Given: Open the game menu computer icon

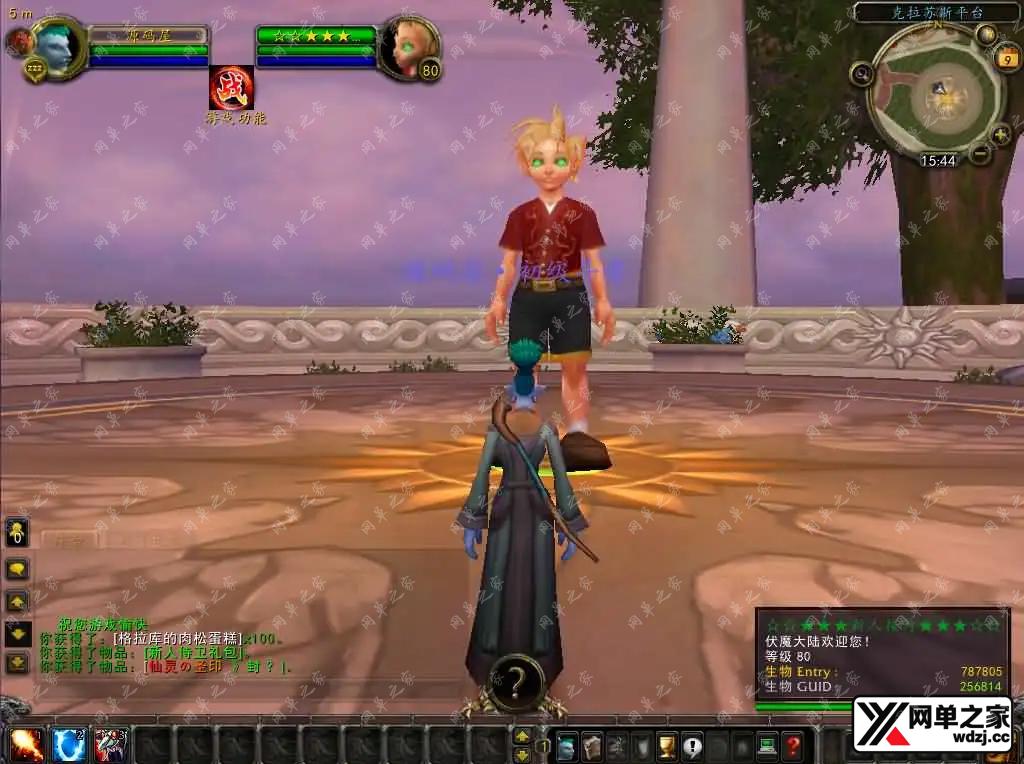Looking at the screenshot, I should [767, 746].
